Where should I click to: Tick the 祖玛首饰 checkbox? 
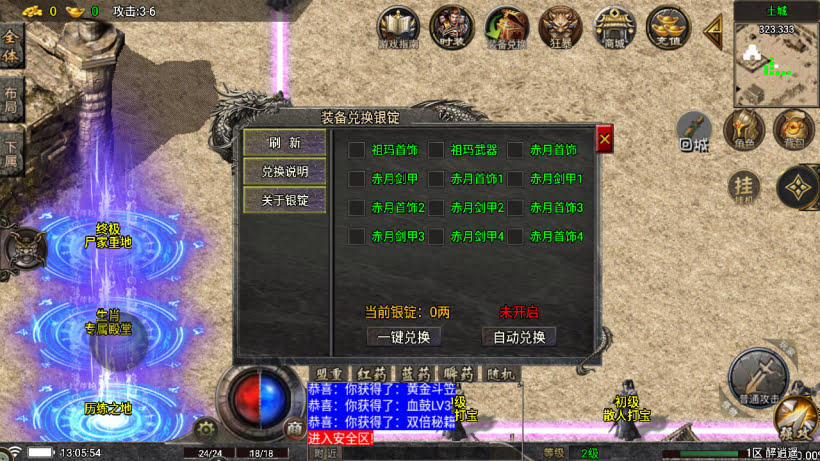coord(357,150)
